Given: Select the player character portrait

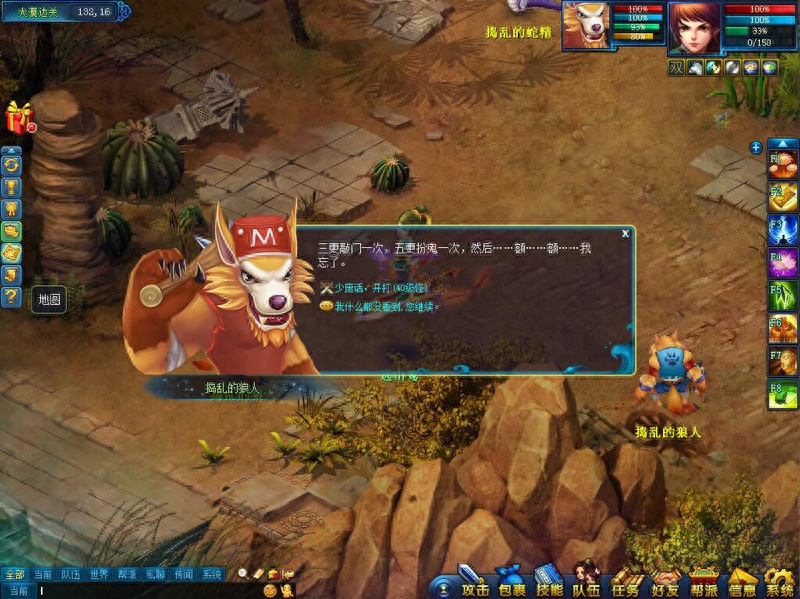Looking at the screenshot, I should pos(694,28).
